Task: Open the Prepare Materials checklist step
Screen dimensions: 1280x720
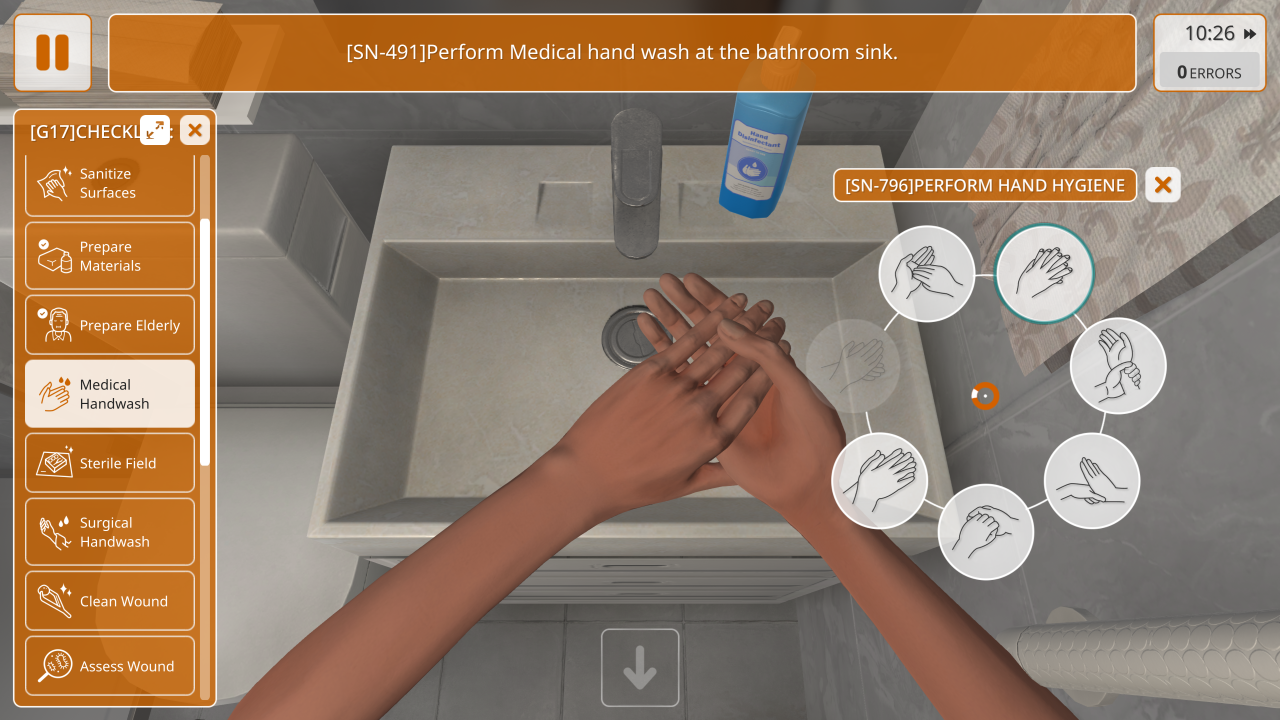Action: coord(110,256)
